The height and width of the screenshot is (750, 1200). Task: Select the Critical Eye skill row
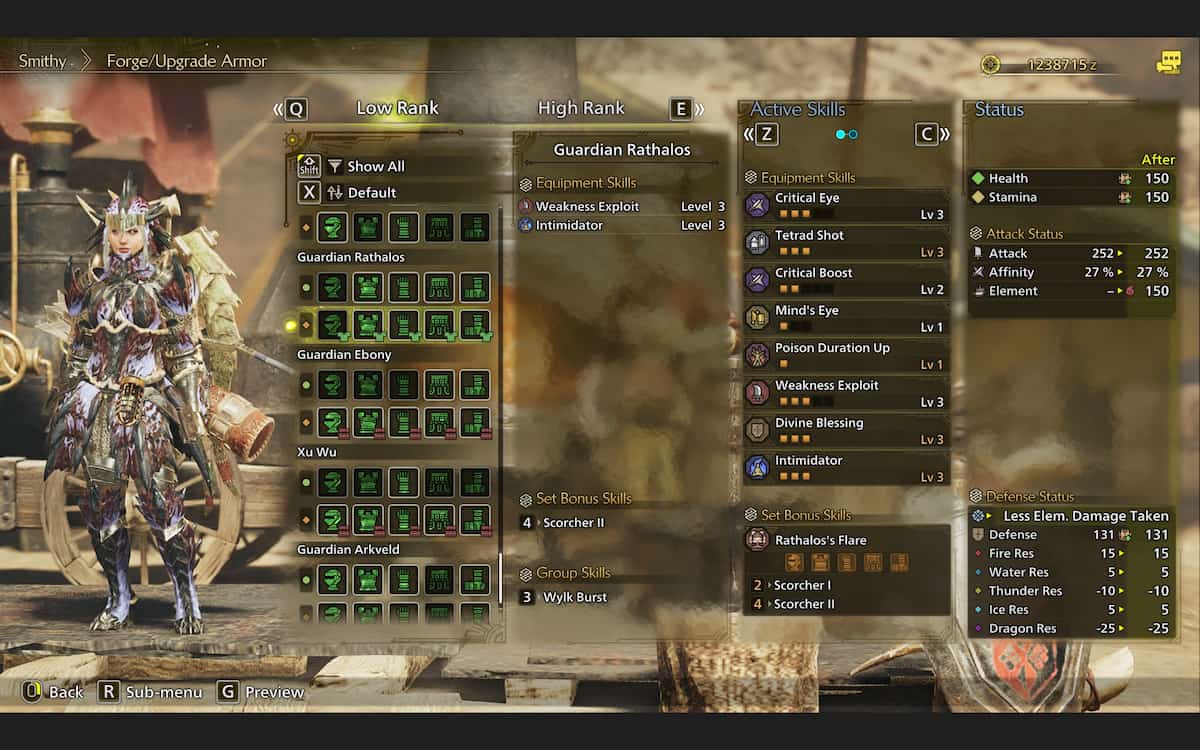846,205
